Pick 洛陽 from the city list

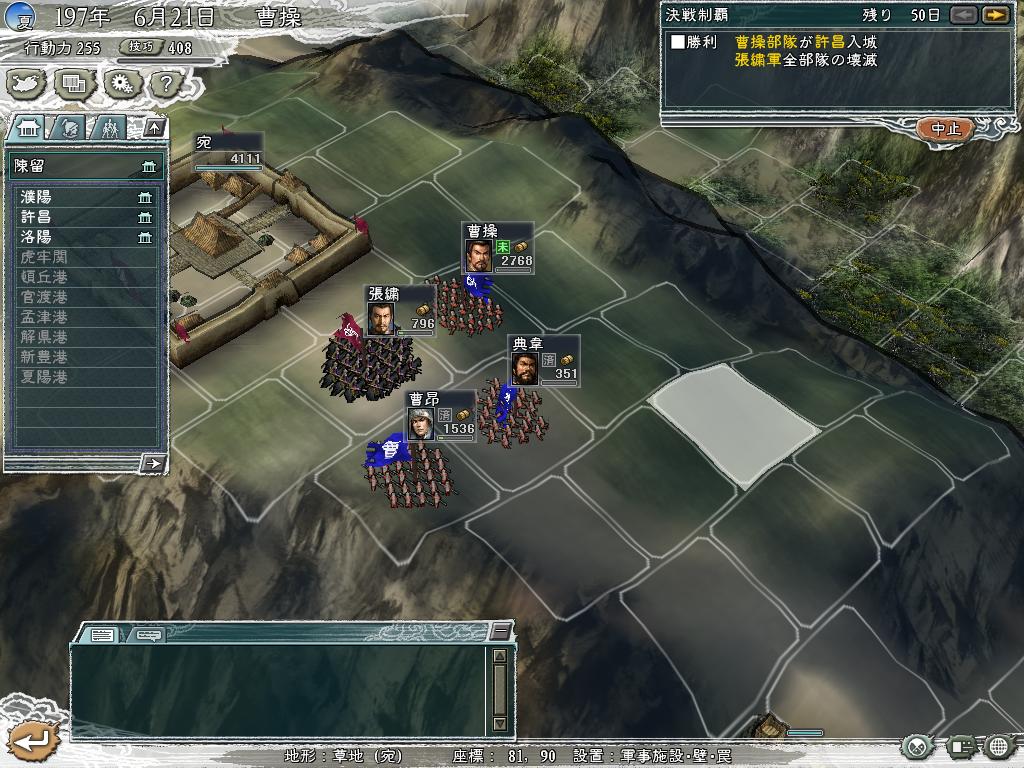[x=85, y=237]
